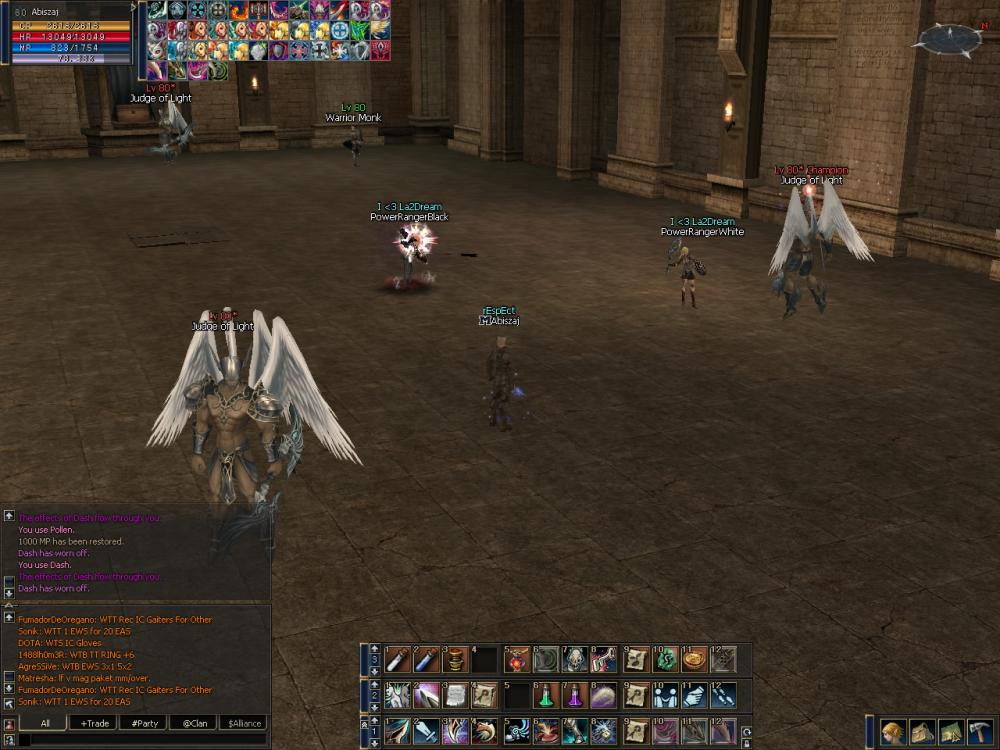The image size is (1000, 750).
Task: Show the $Alliance chat tab
Action: (x=242, y=723)
